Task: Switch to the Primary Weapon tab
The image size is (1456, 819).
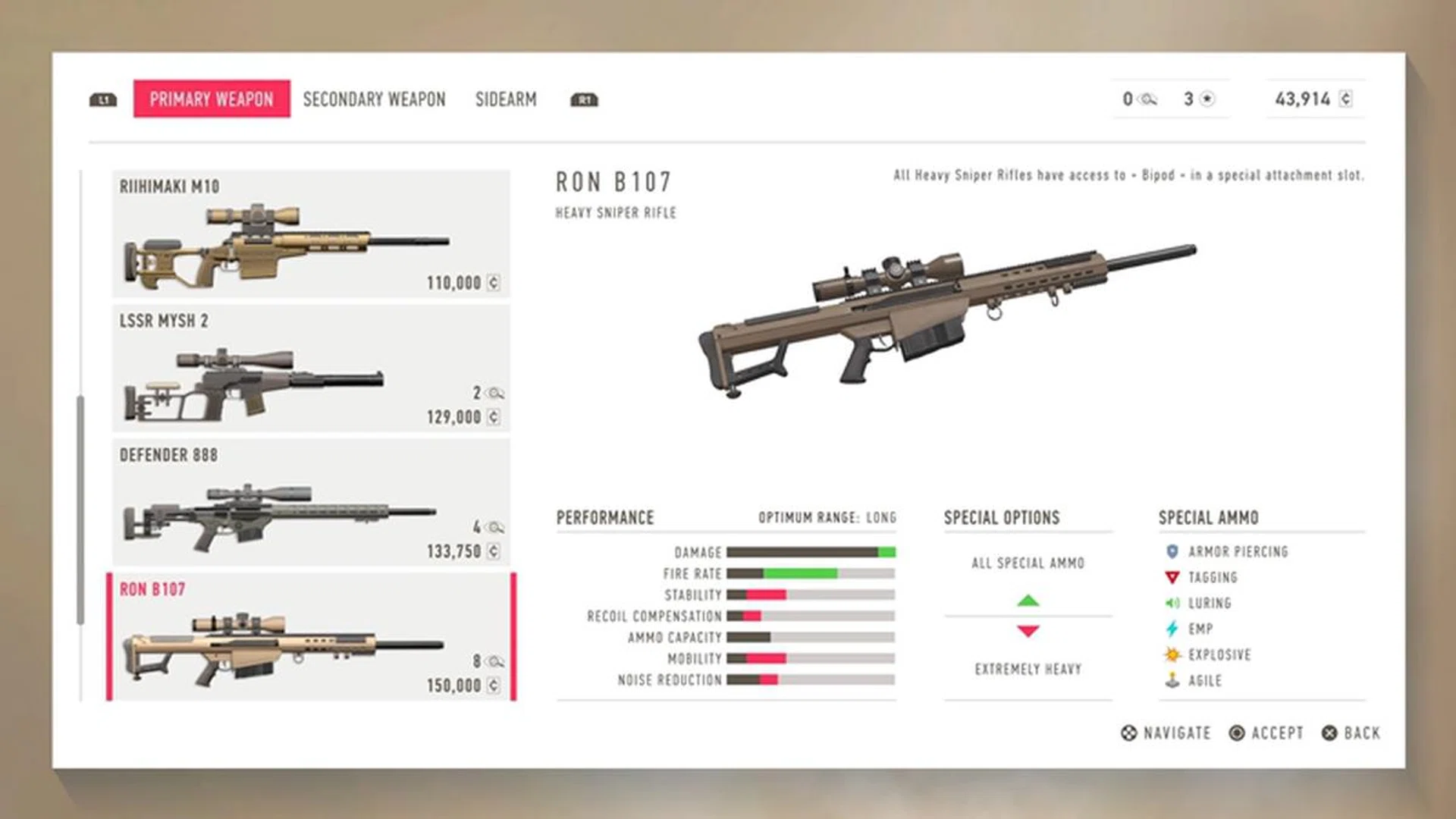Action: pos(212,99)
